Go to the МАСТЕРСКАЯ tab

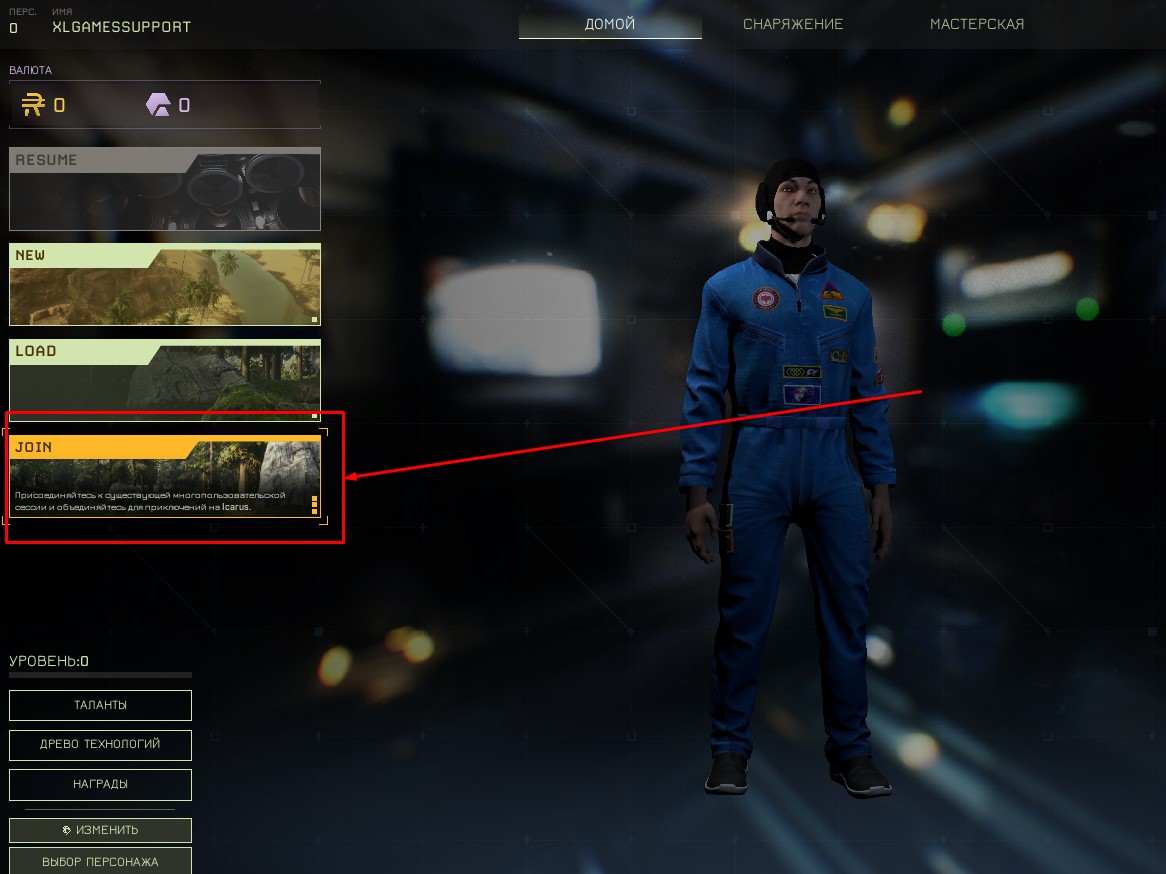pyautogui.click(x=977, y=24)
